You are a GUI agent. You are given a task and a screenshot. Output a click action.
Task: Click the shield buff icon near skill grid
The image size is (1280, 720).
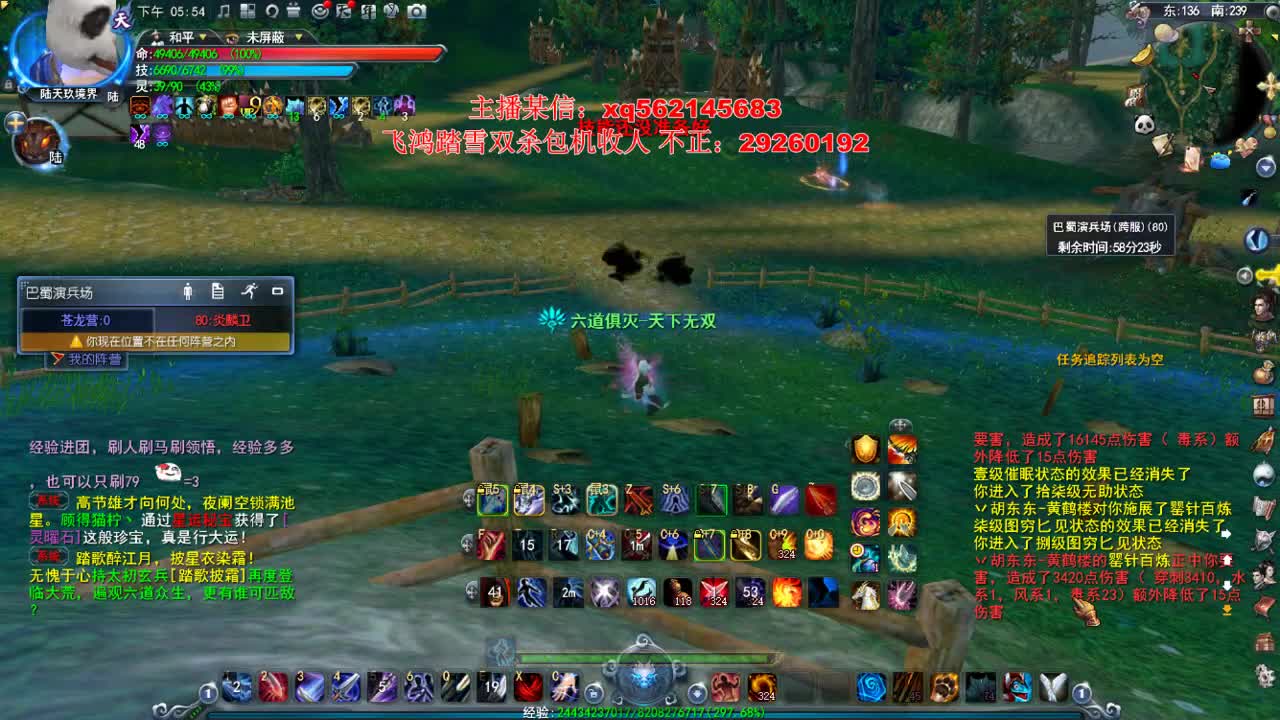865,448
